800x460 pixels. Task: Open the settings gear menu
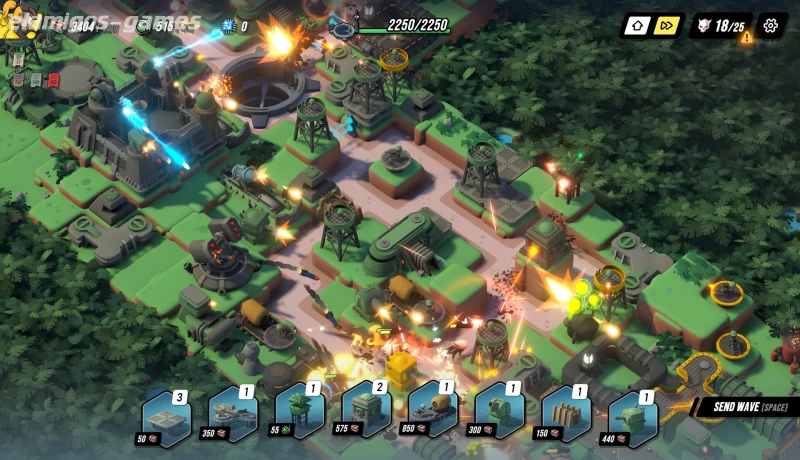coord(770,26)
